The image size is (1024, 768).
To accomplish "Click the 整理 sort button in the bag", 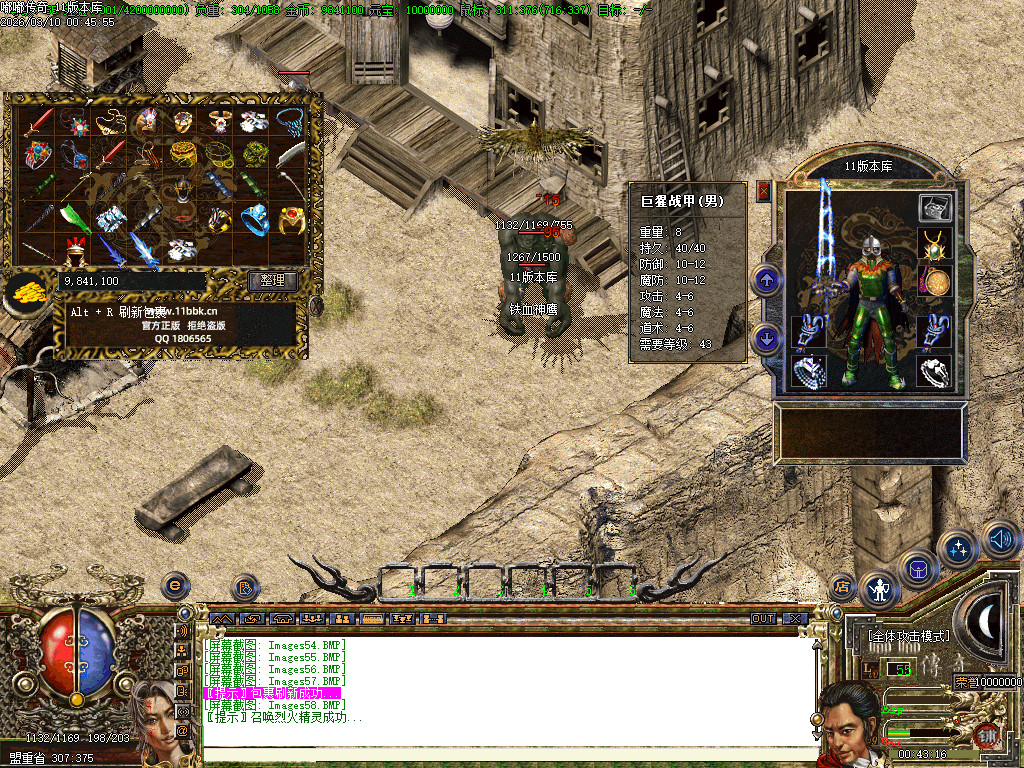I will 272,281.
